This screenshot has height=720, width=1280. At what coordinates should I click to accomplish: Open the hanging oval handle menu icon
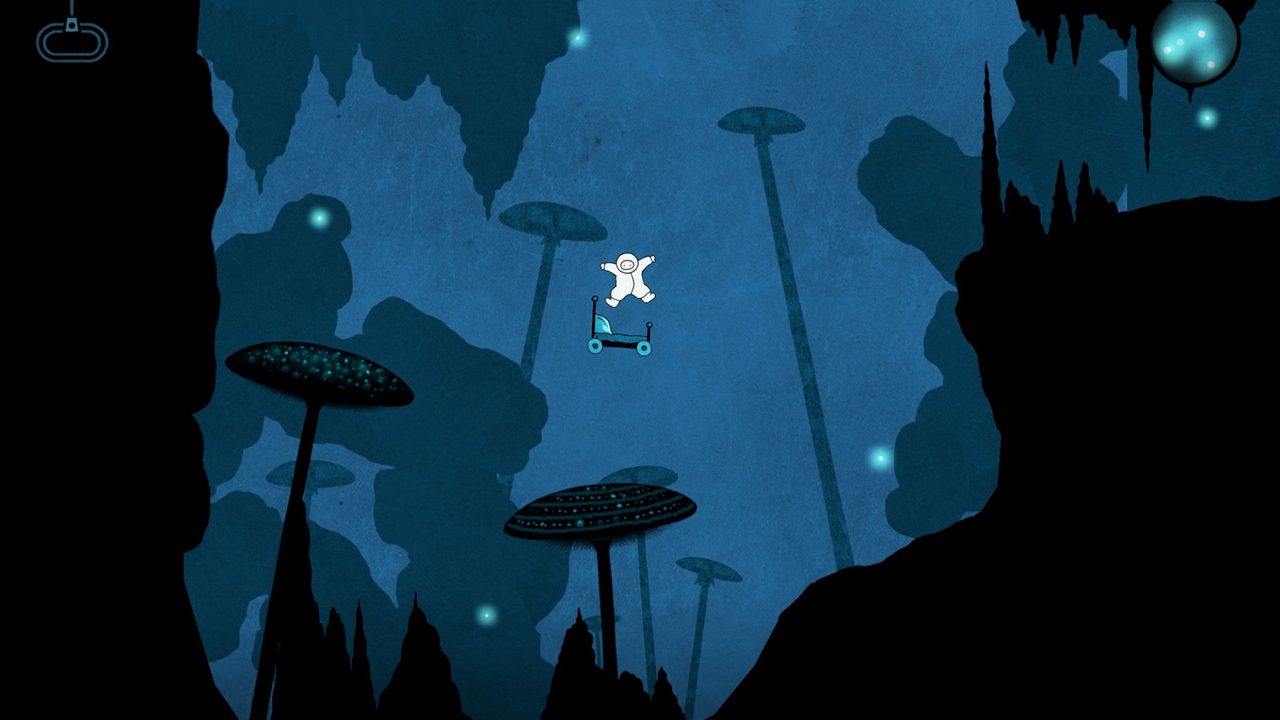(72, 40)
